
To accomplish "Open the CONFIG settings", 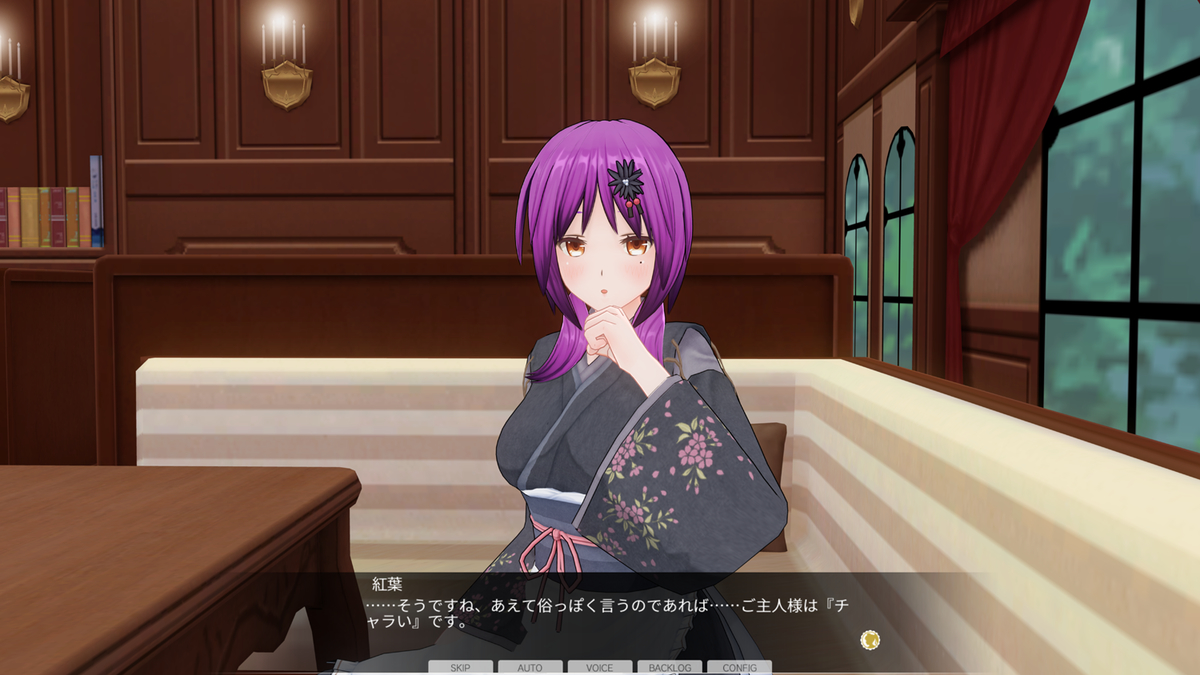I will click(x=739, y=667).
